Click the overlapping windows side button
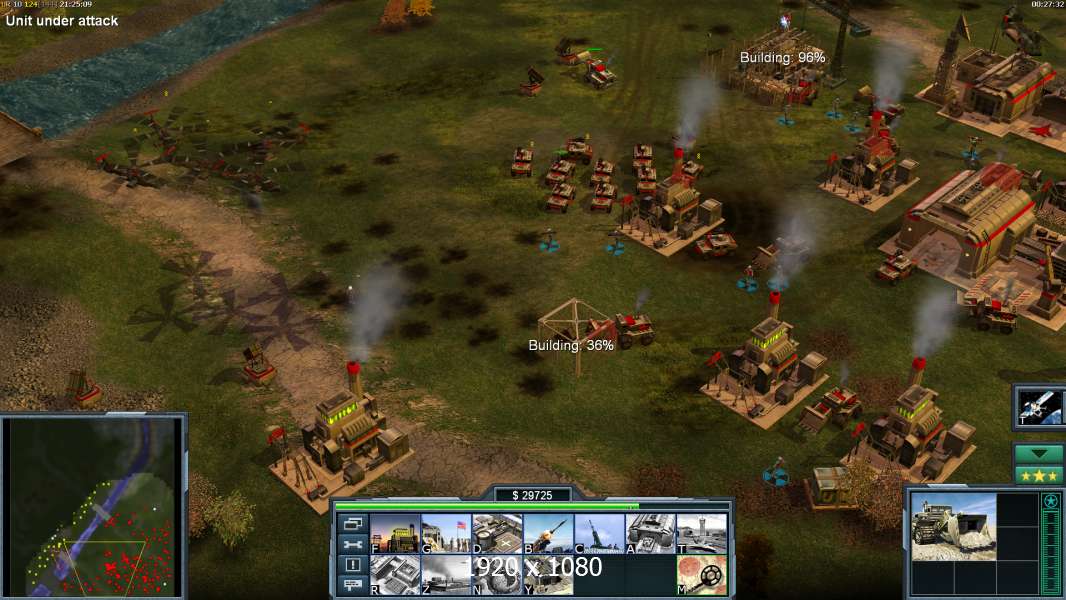The width and height of the screenshot is (1066, 600). coord(352,523)
